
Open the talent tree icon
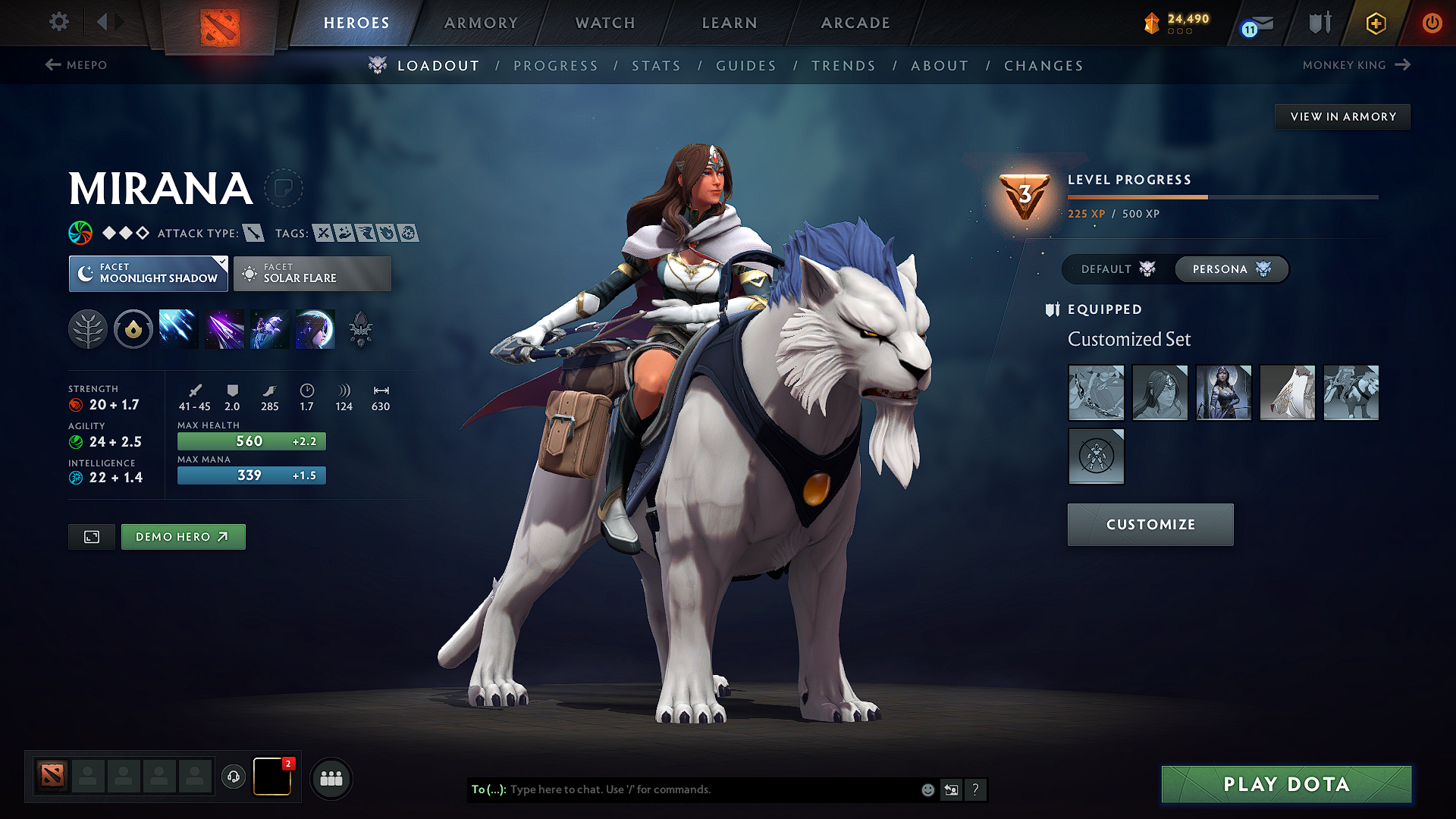88,328
